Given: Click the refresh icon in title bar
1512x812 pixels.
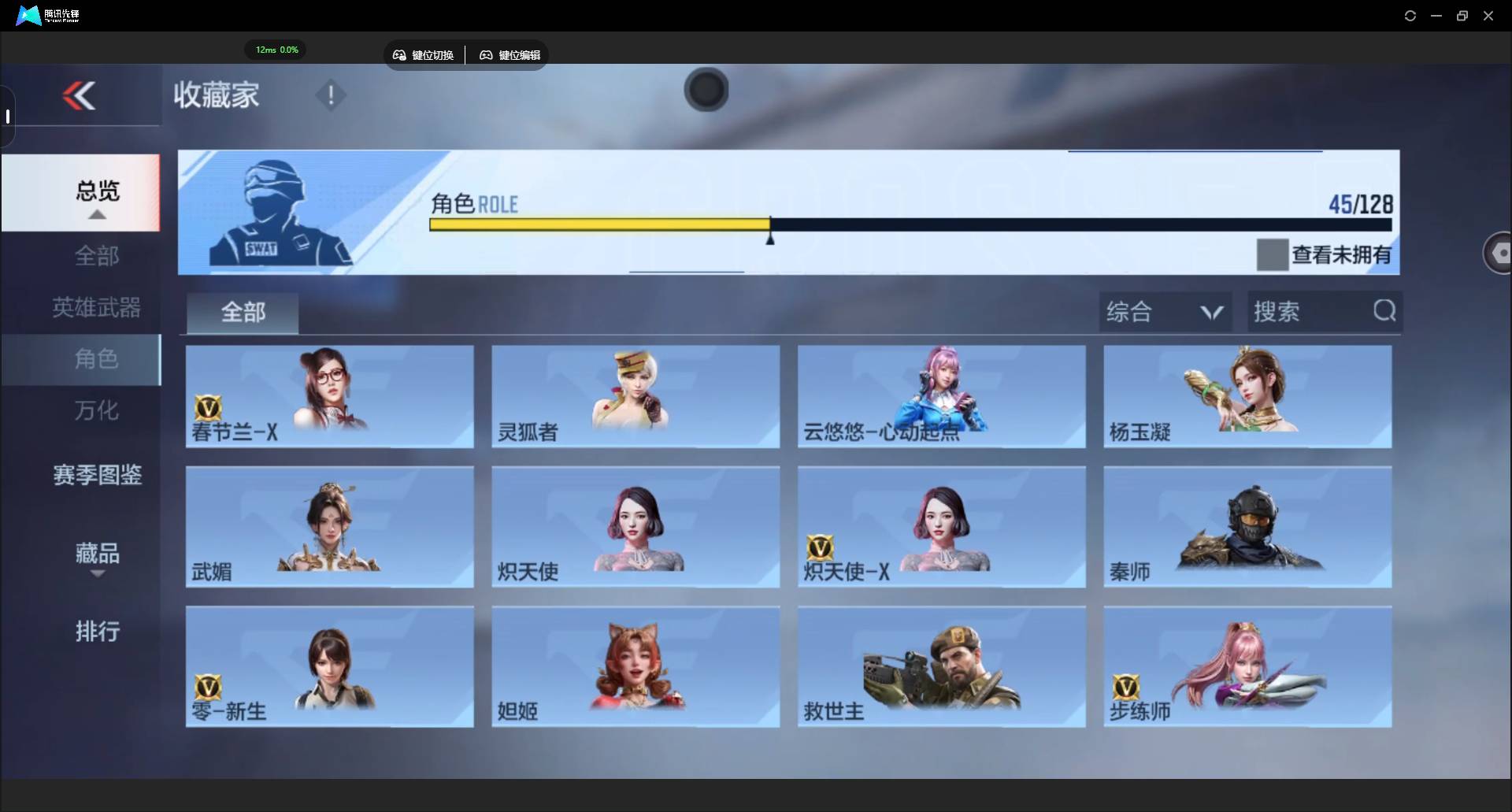Looking at the screenshot, I should coord(1410,15).
